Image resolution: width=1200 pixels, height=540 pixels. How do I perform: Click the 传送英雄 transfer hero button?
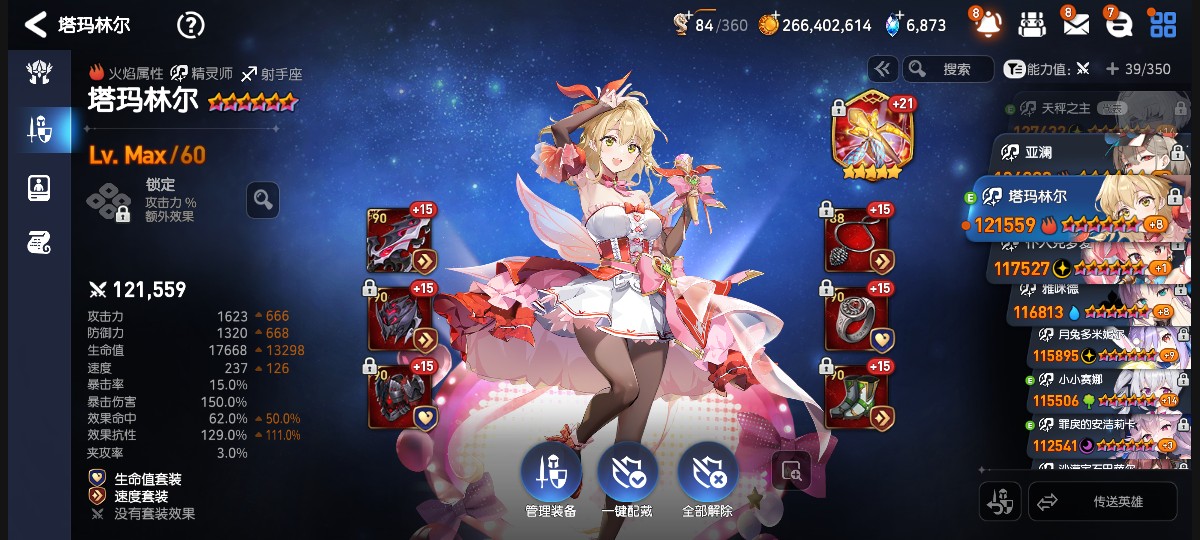click(x=1103, y=502)
